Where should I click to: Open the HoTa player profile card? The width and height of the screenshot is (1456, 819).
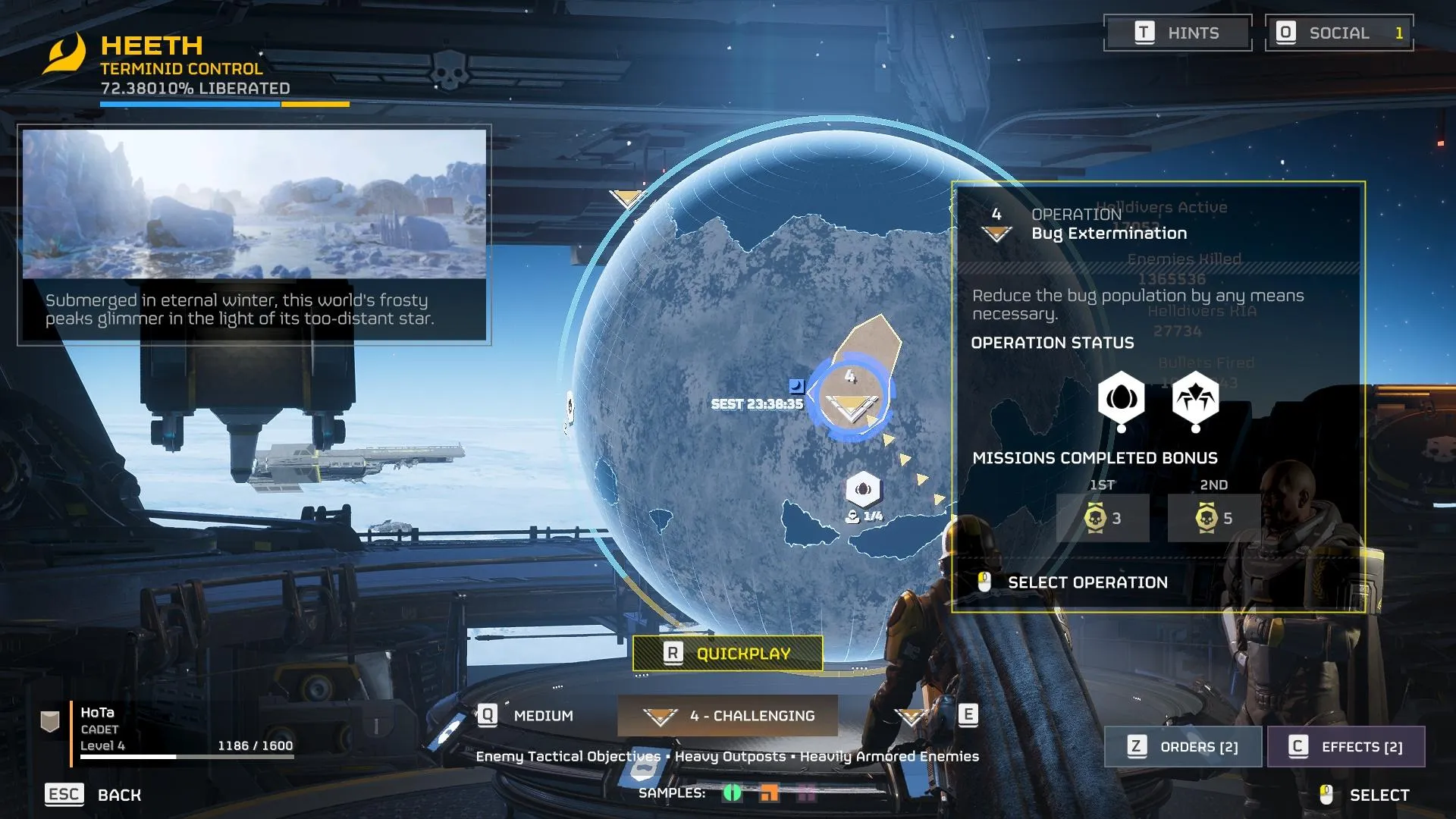click(167, 730)
